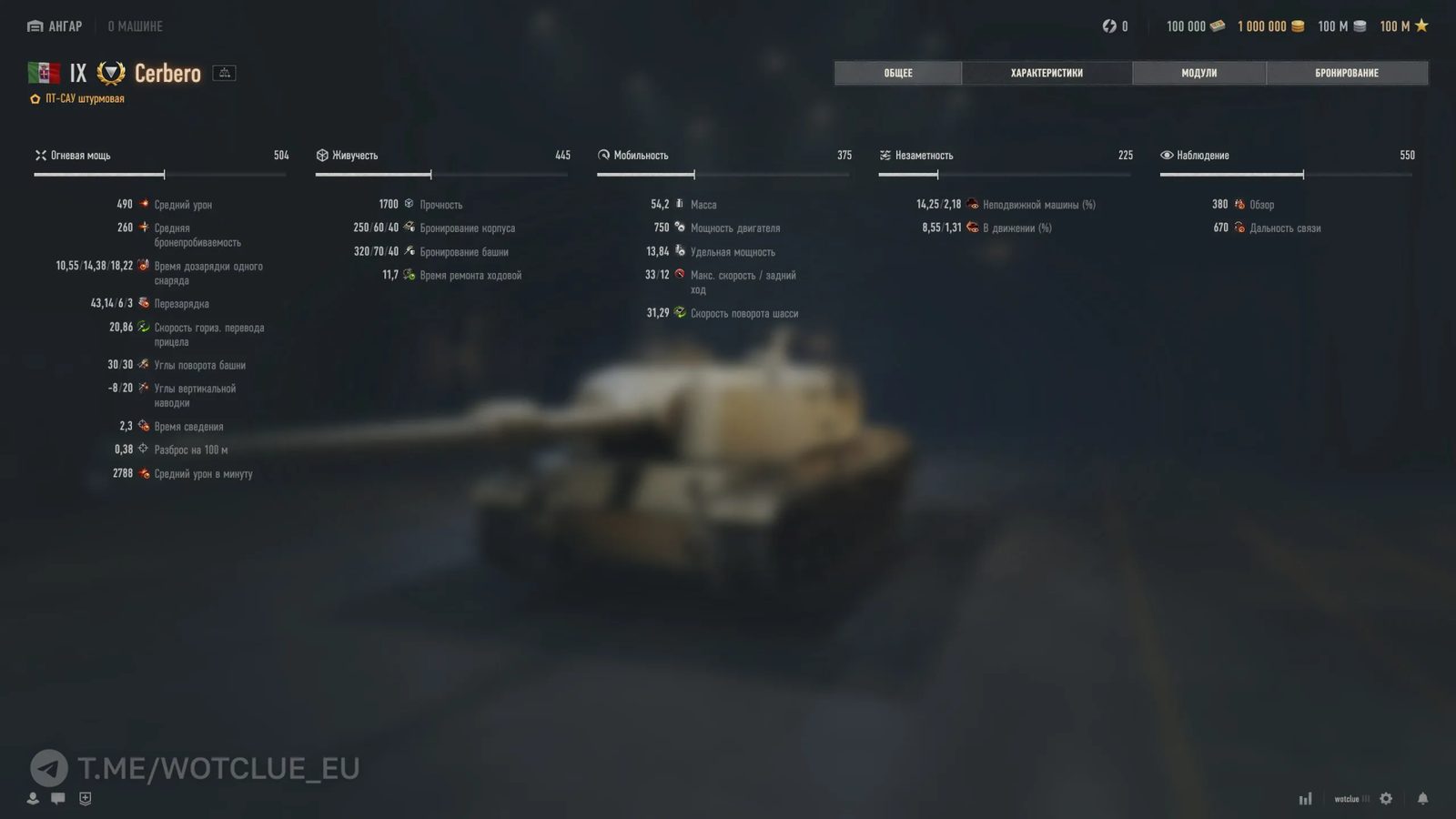Open the game settings gear

click(1386, 798)
